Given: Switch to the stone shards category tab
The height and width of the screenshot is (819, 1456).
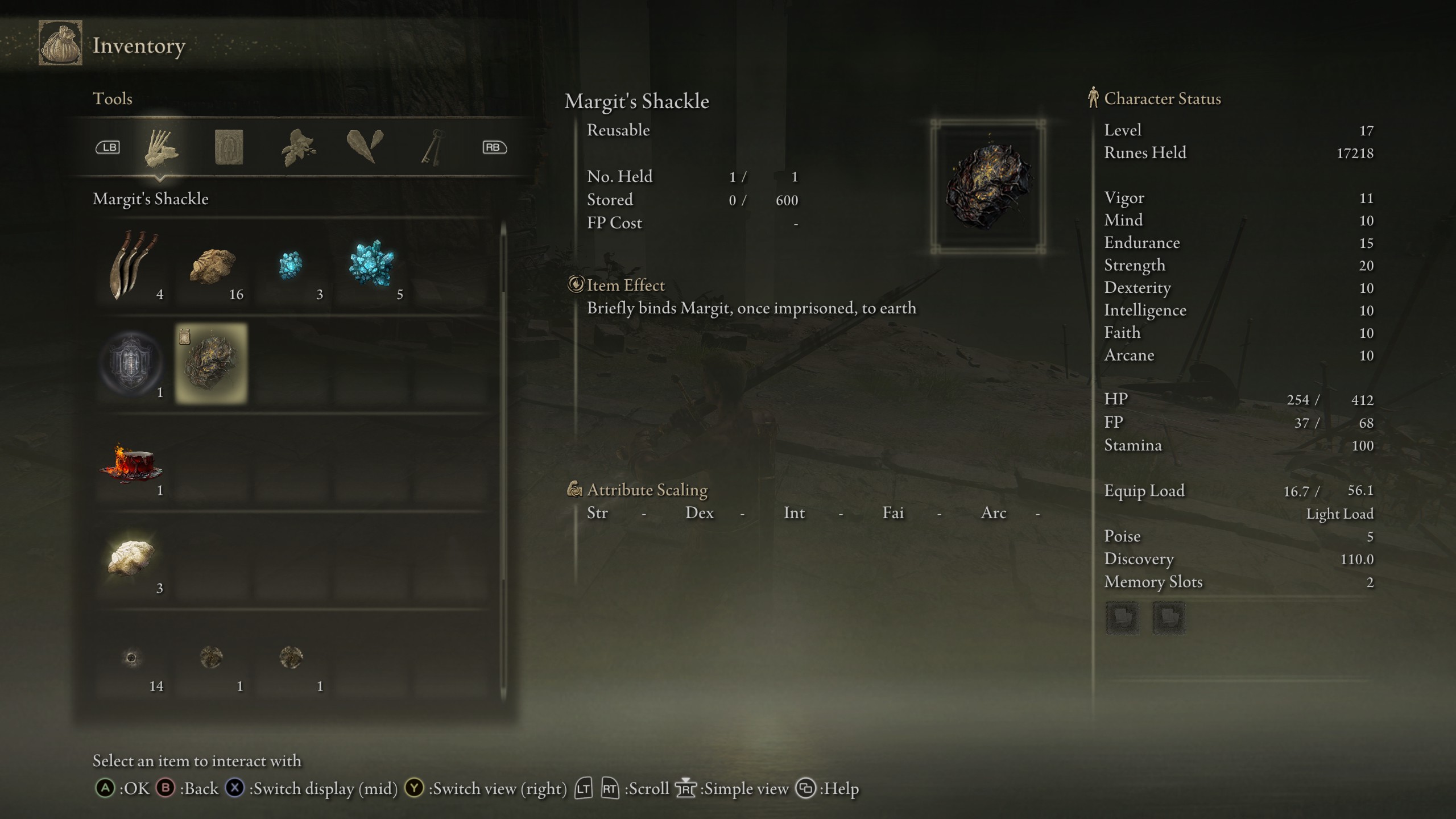Looking at the screenshot, I should 365,147.
